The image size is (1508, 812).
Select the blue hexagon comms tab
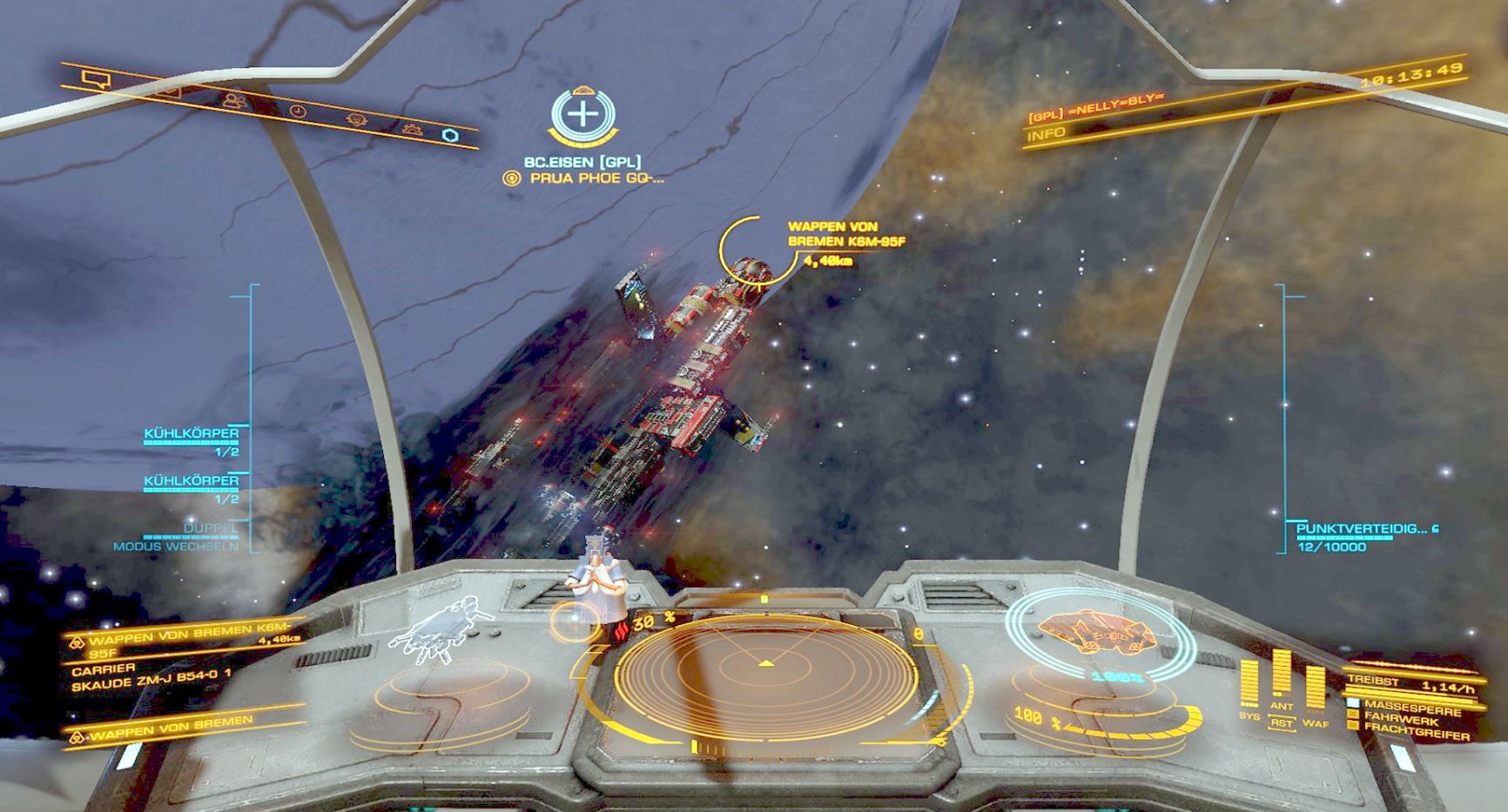pyautogui.click(x=449, y=135)
